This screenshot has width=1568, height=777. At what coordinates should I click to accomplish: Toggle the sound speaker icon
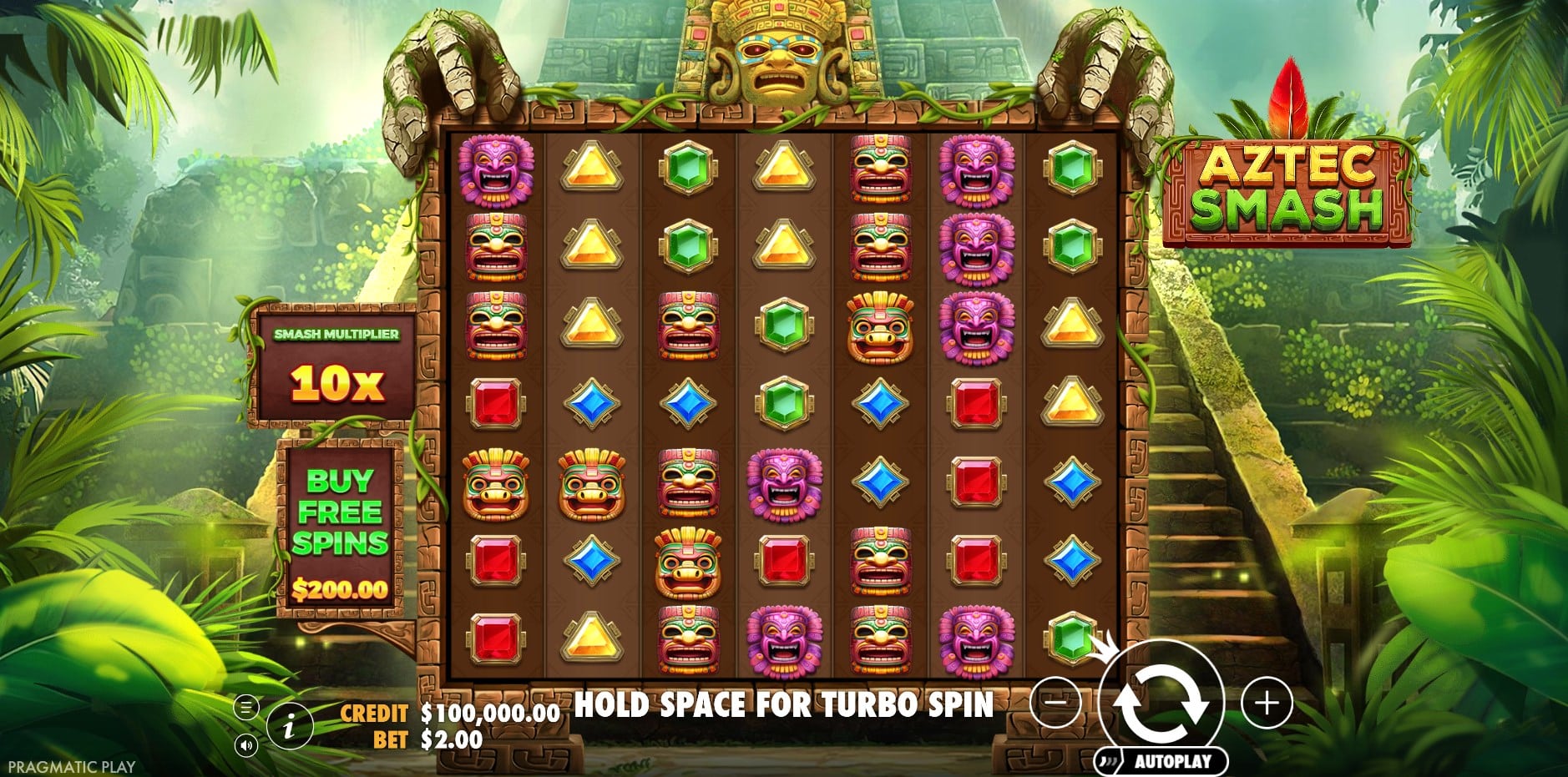pos(245,744)
